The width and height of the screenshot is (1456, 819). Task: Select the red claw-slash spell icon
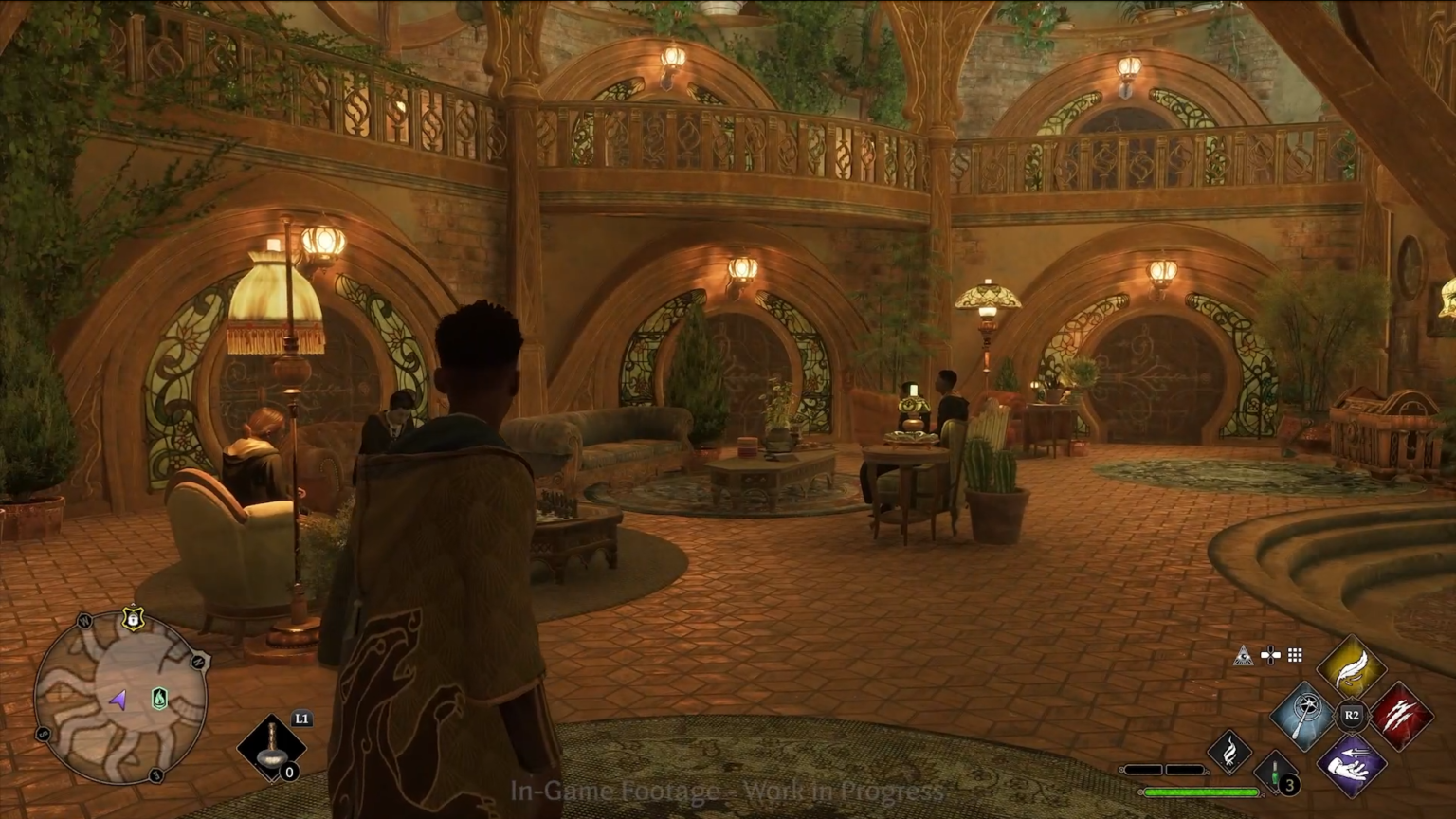point(1405,714)
